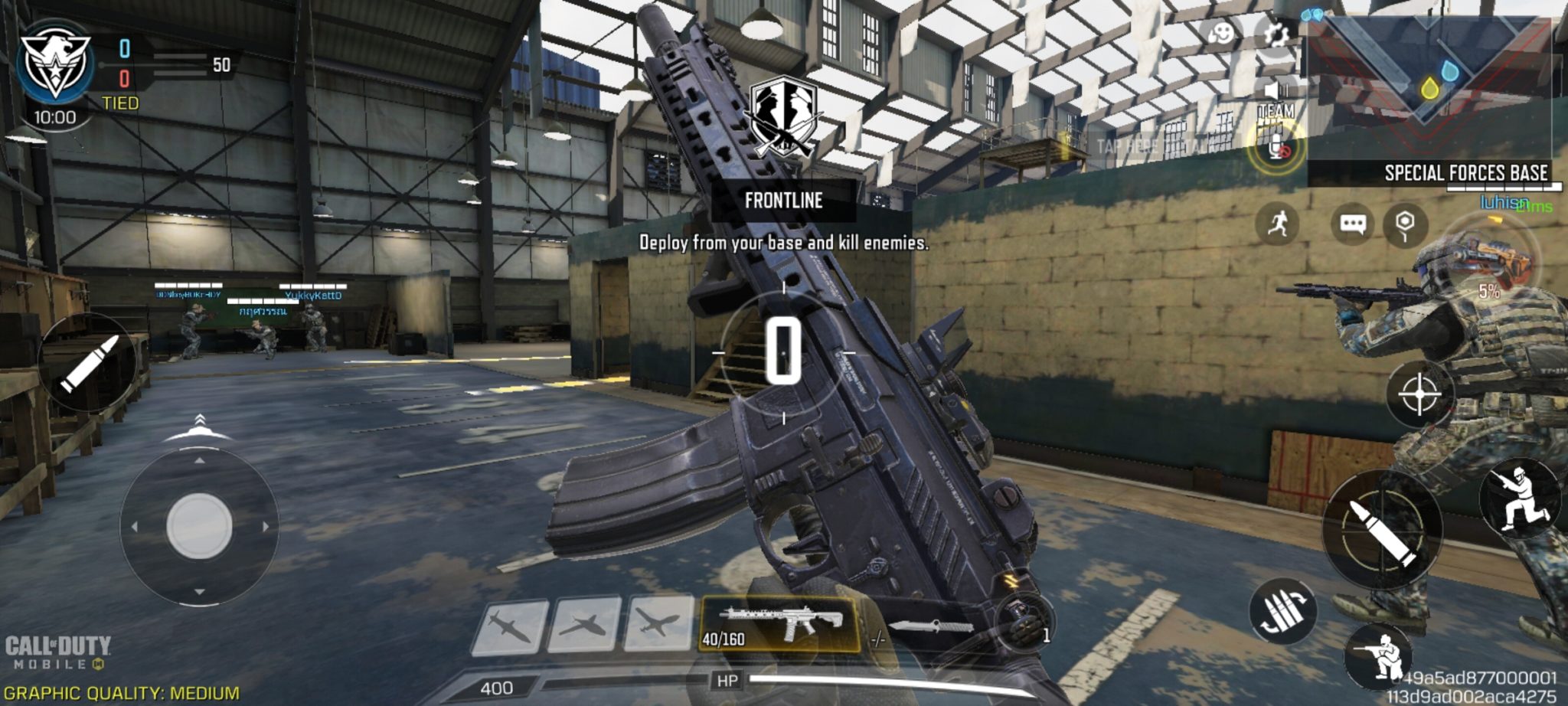Open the quick chat speech bubble
The image size is (1568, 706).
pyautogui.click(x=1353, y=224)
